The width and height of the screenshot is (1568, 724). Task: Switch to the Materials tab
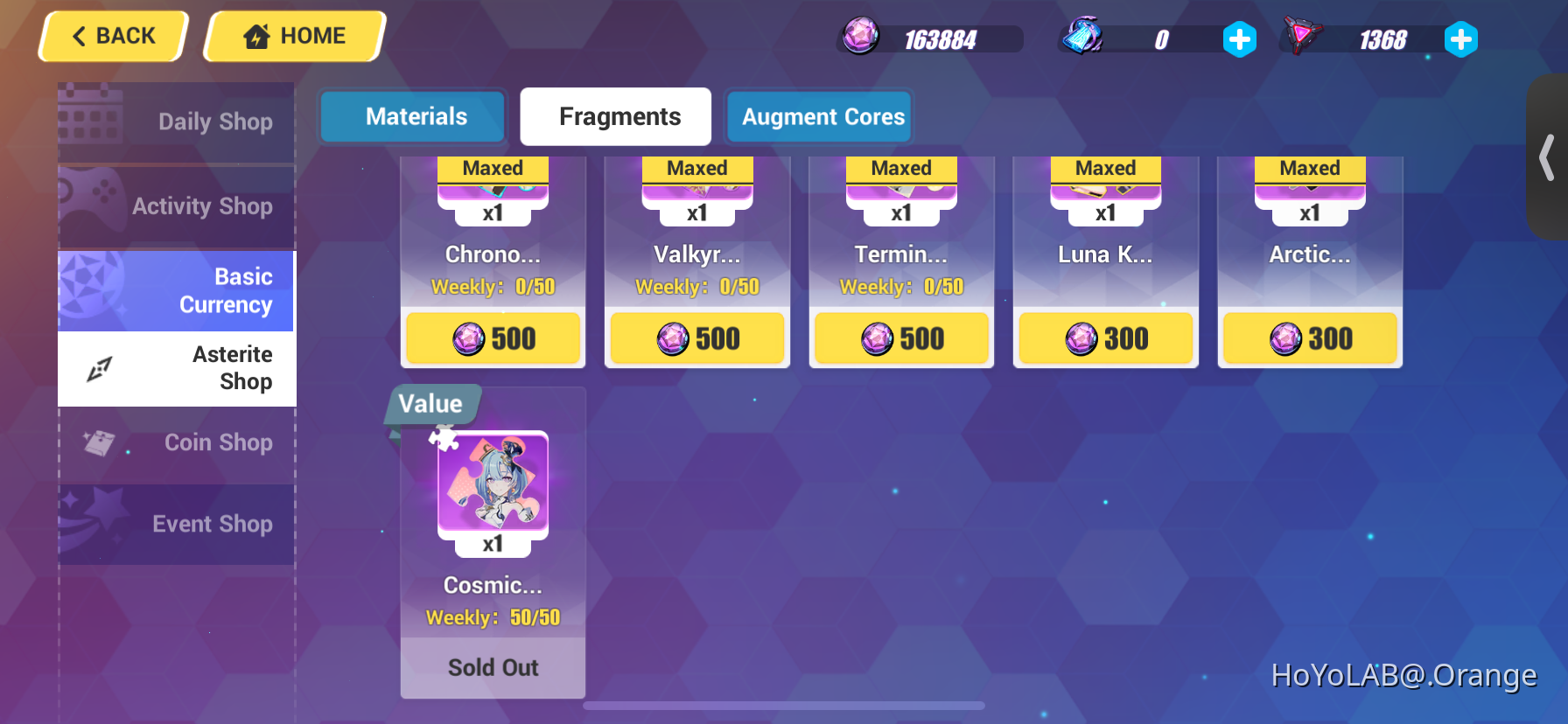tap(412, 116)
